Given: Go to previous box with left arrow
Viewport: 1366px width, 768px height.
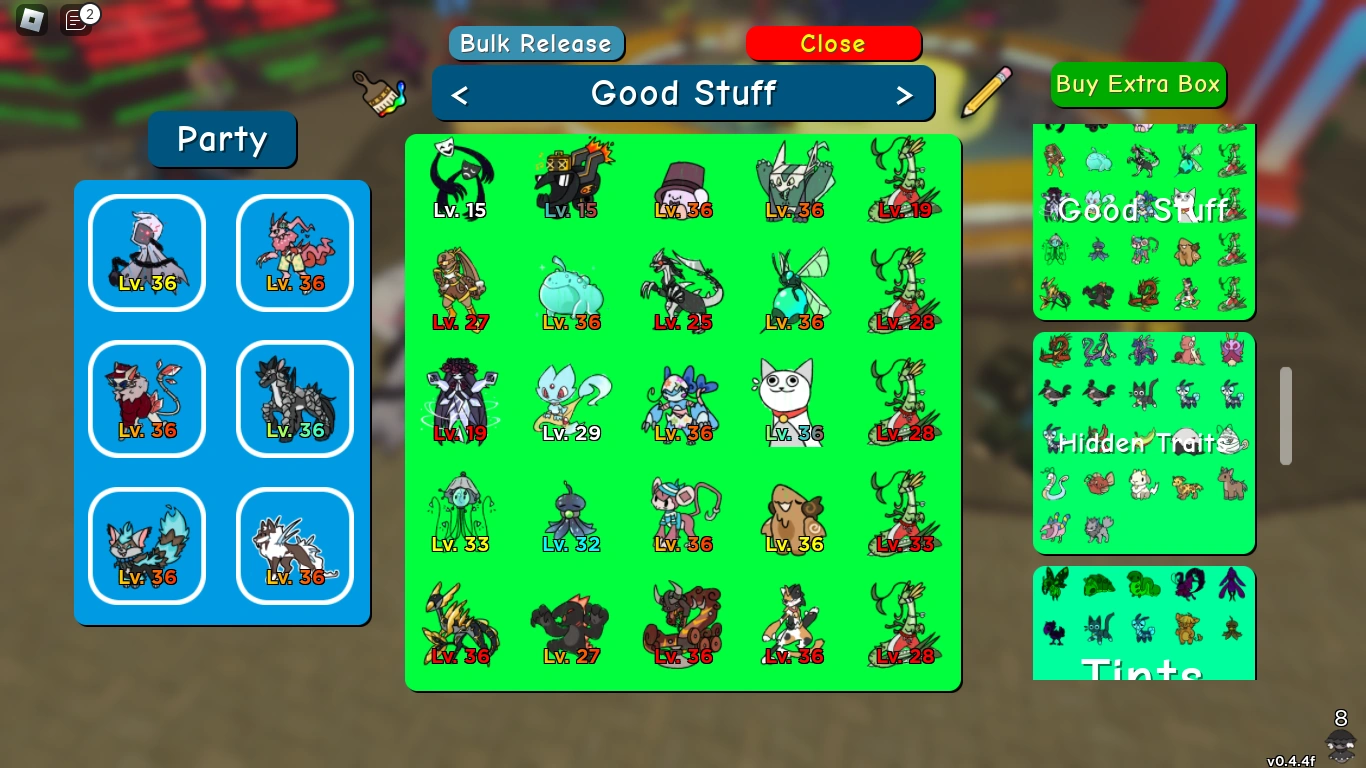Looking at the screenshot, I should 460,93.
